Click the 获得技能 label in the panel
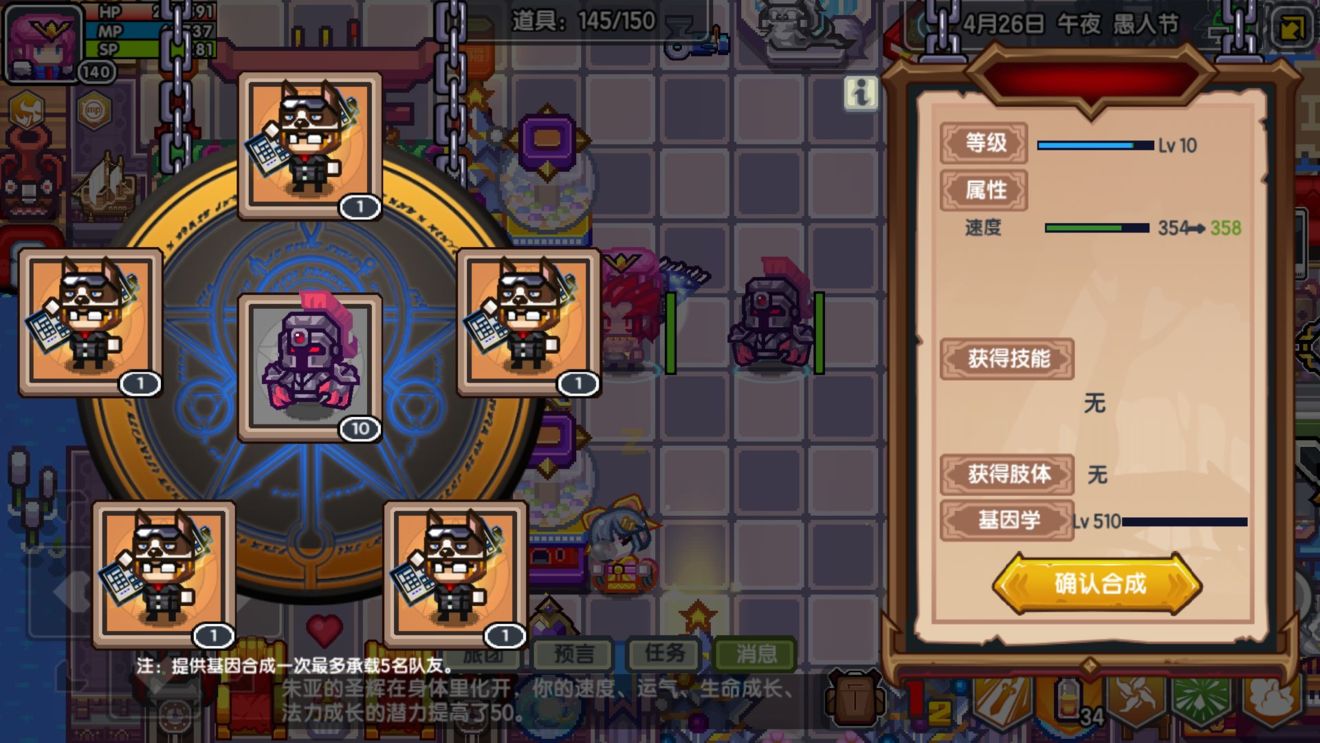This screenshot has width=1320, height=743. 1006,360
